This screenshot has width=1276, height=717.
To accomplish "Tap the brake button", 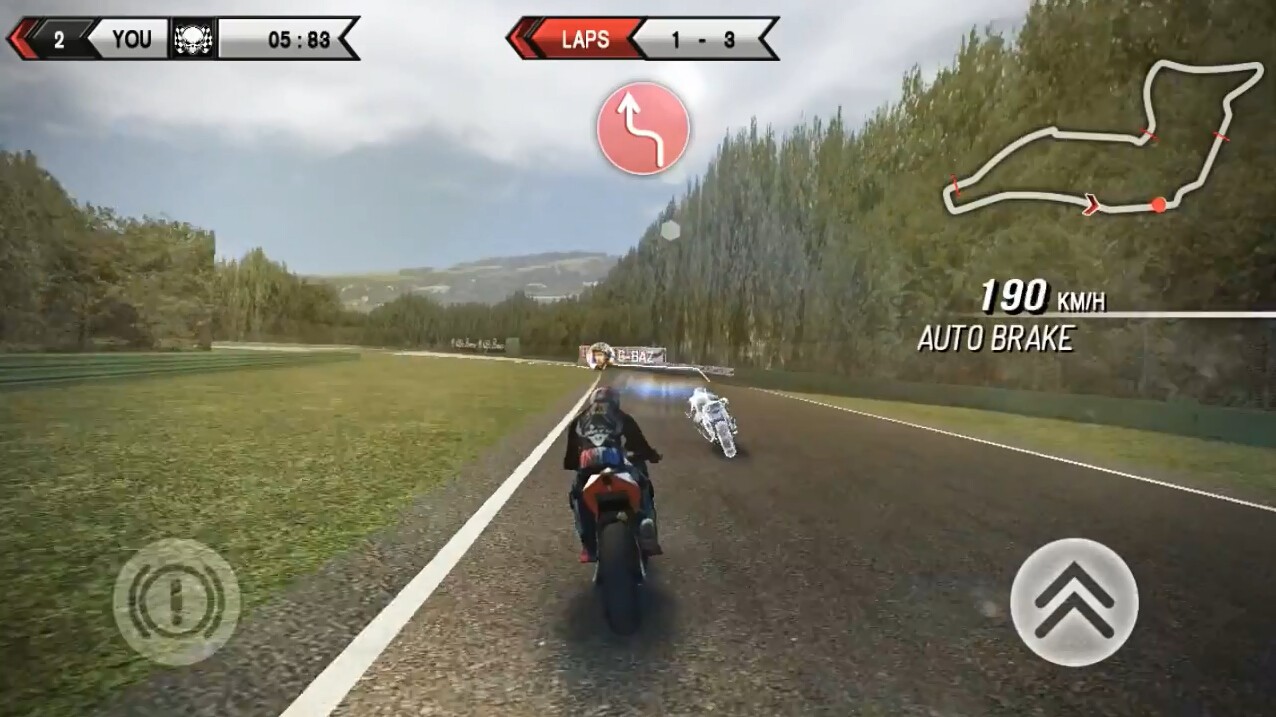I will pos(176,602).
